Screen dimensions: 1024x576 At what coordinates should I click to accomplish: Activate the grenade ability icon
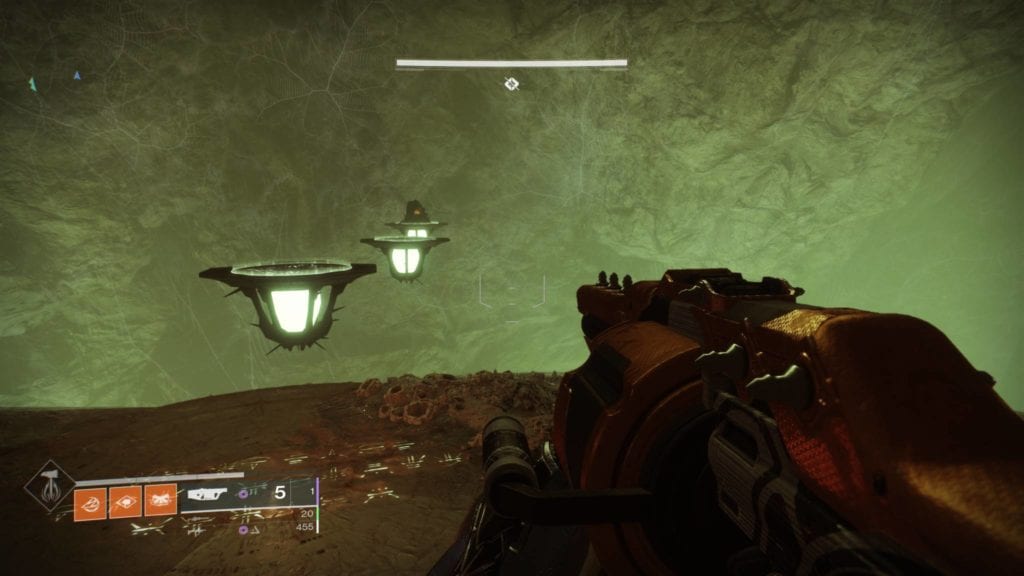[x=90, y=500]
